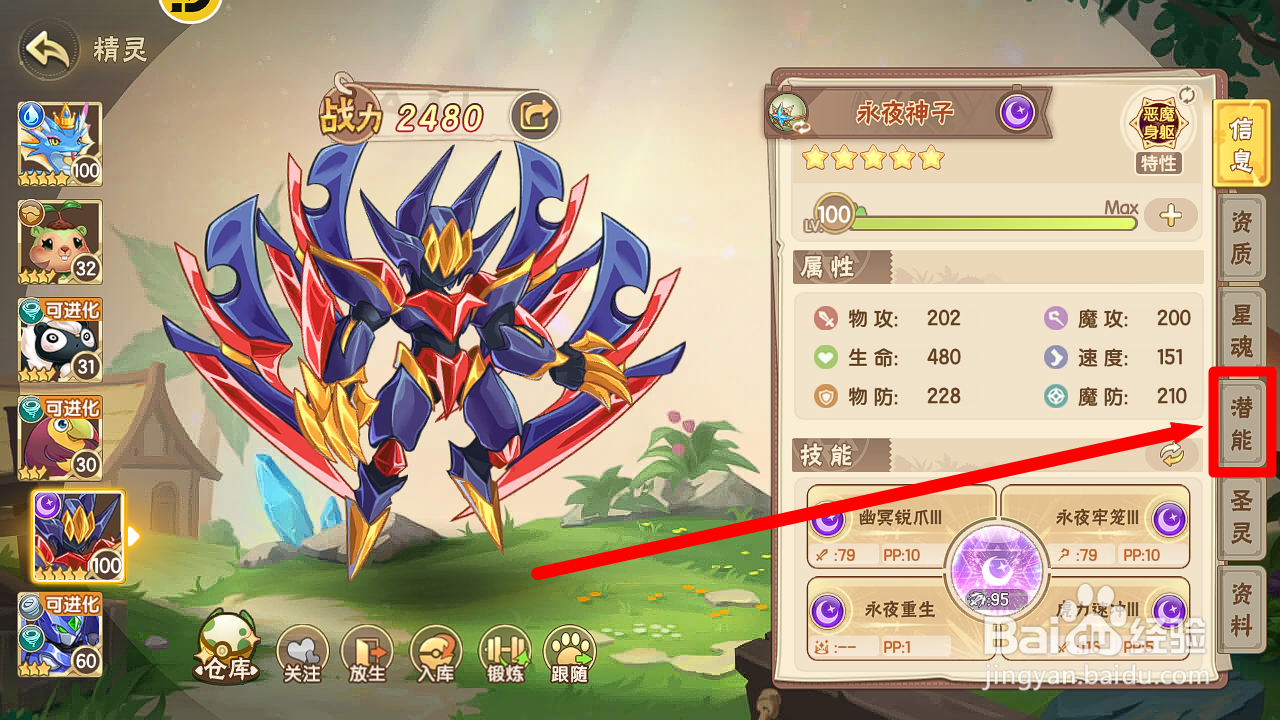Select the level 100 water dragon thumbnail
1280x720 pixels.
60,143
